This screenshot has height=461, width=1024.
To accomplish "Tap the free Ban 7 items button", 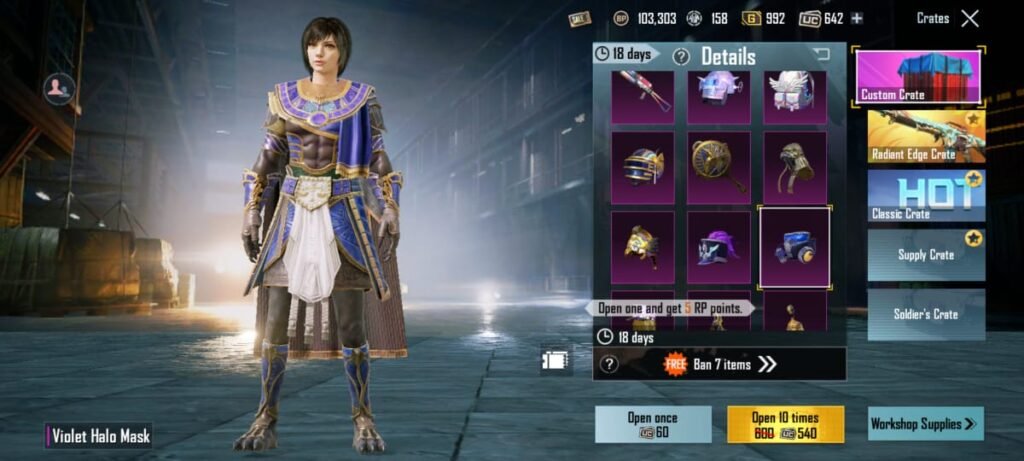I will [x=721, y=364].
